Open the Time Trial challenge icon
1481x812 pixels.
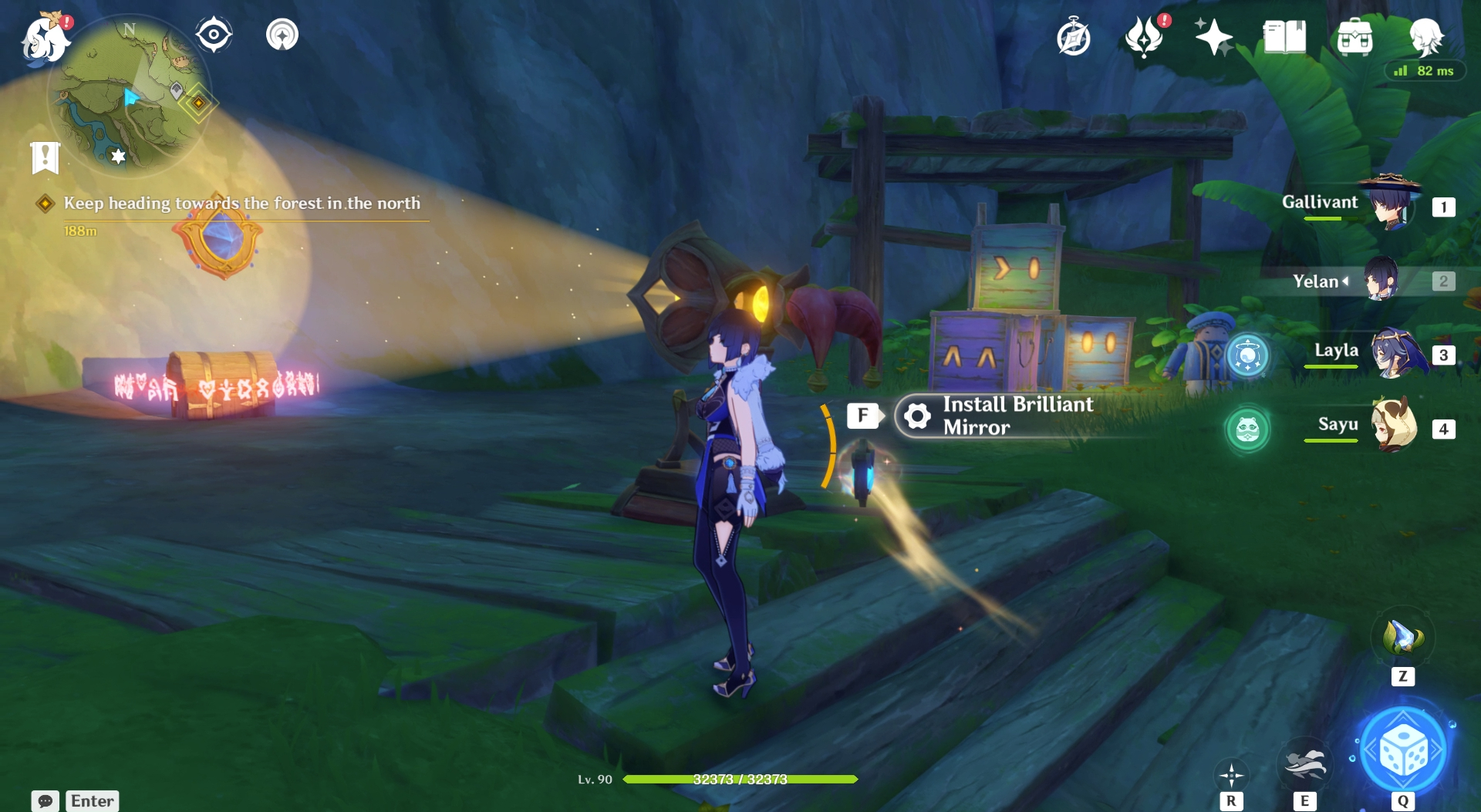point(1075,35)
